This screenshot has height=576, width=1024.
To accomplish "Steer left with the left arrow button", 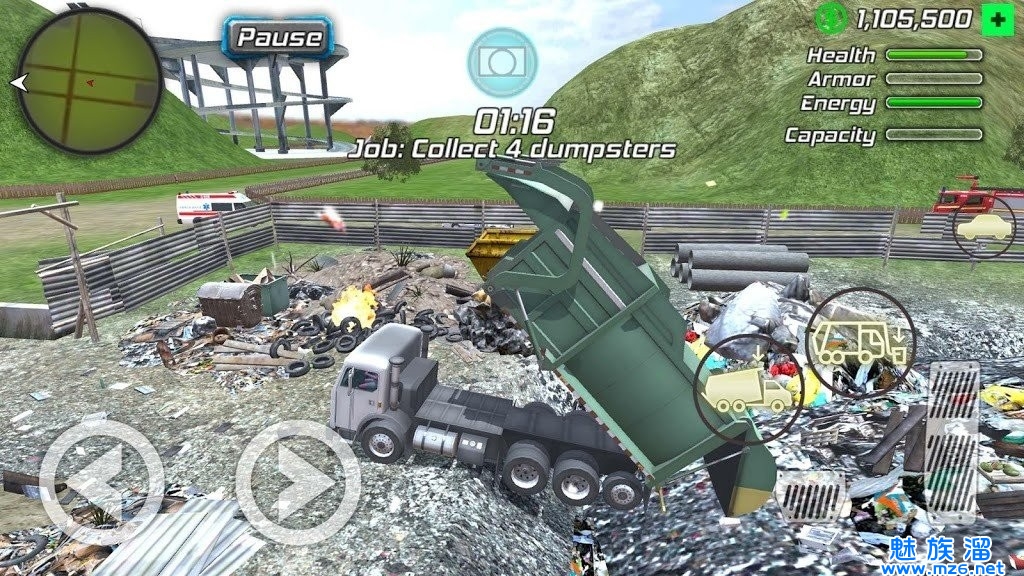I will (101, 480).
